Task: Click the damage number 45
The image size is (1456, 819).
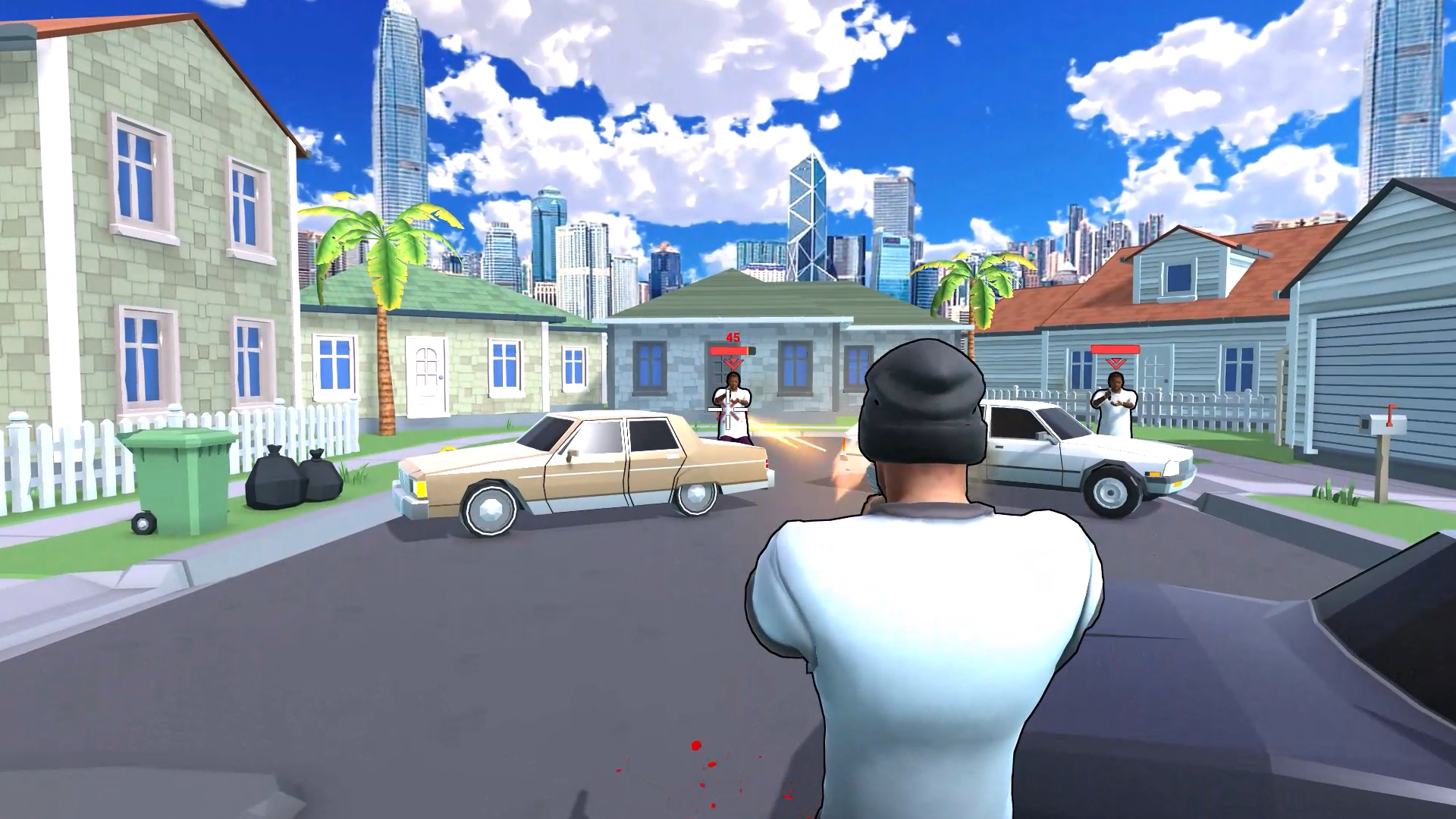Action: tap(732, 336)
